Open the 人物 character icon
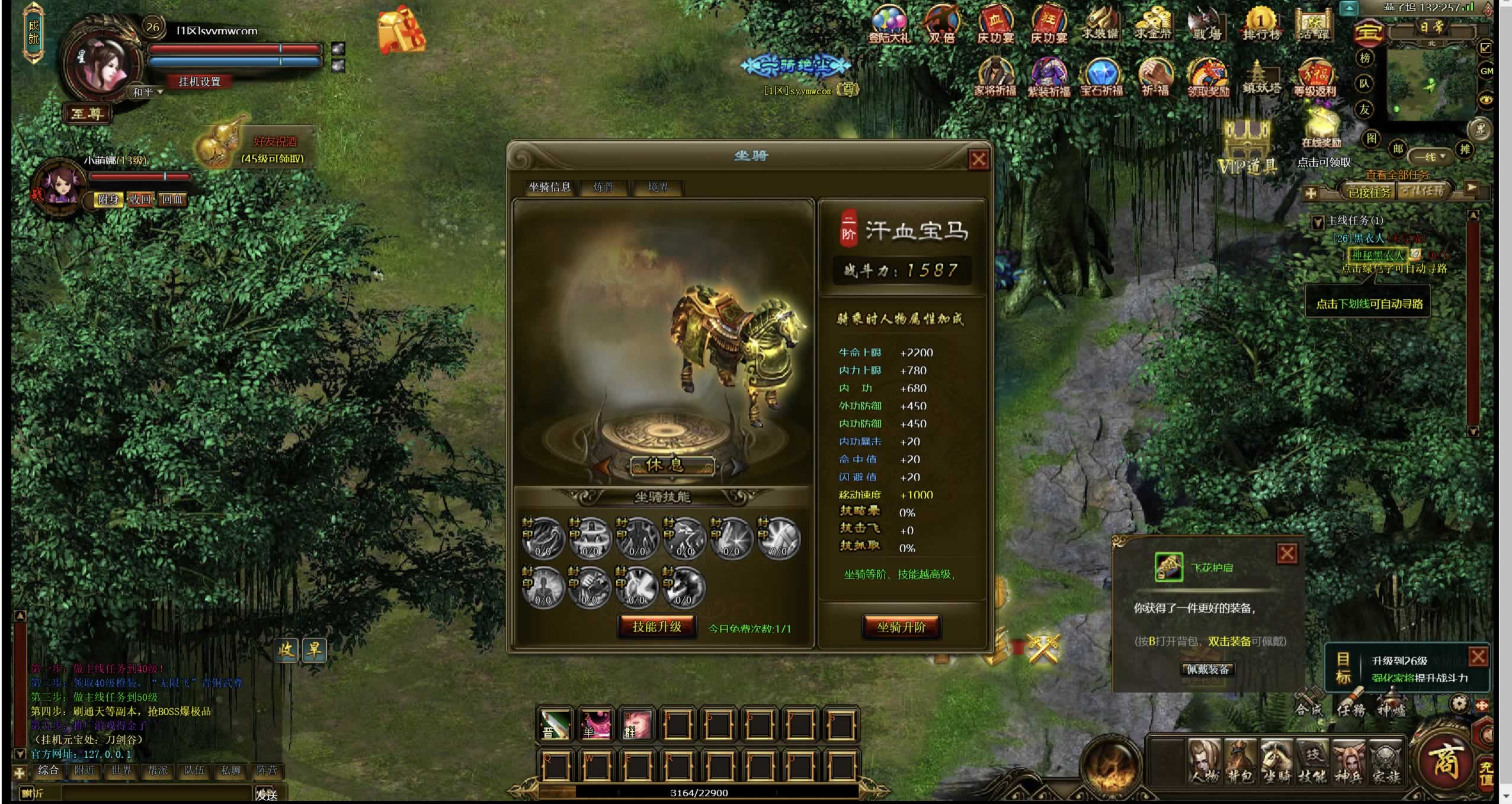 [1205, 761]
